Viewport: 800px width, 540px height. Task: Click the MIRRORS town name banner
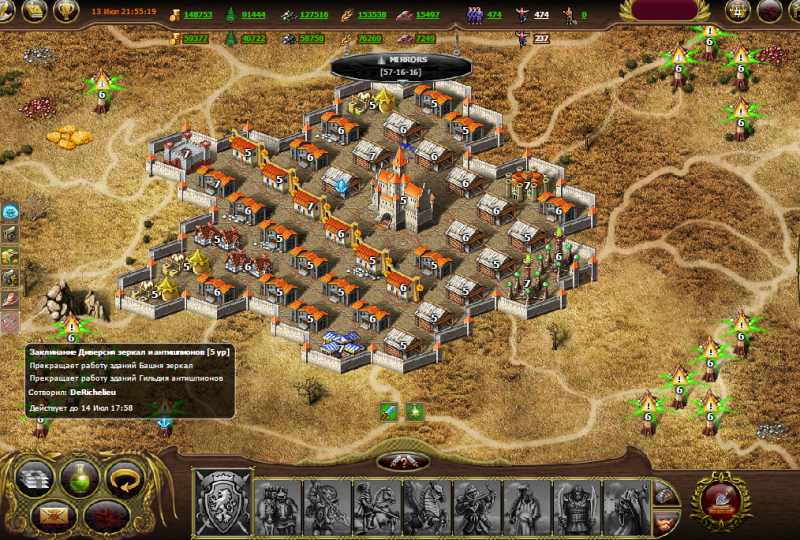point(401,65)
